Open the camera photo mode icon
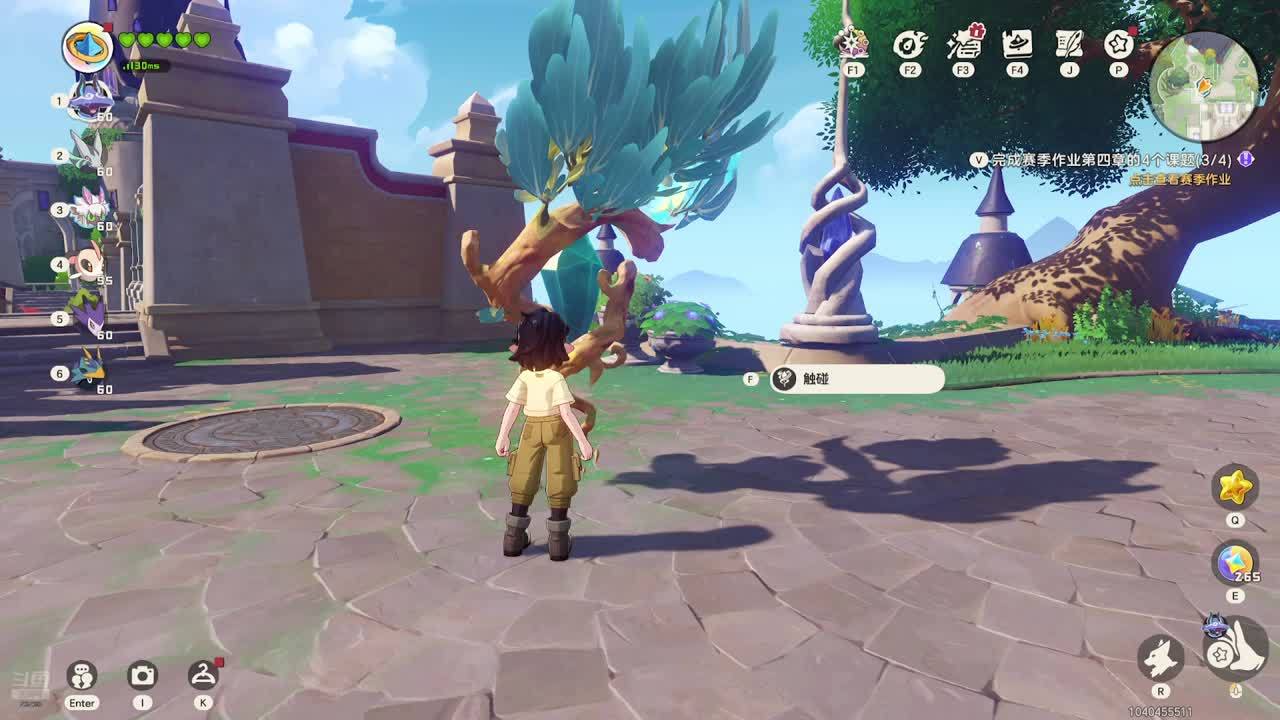This screenshot has width=1280, height=720. [x=143, y=675]
